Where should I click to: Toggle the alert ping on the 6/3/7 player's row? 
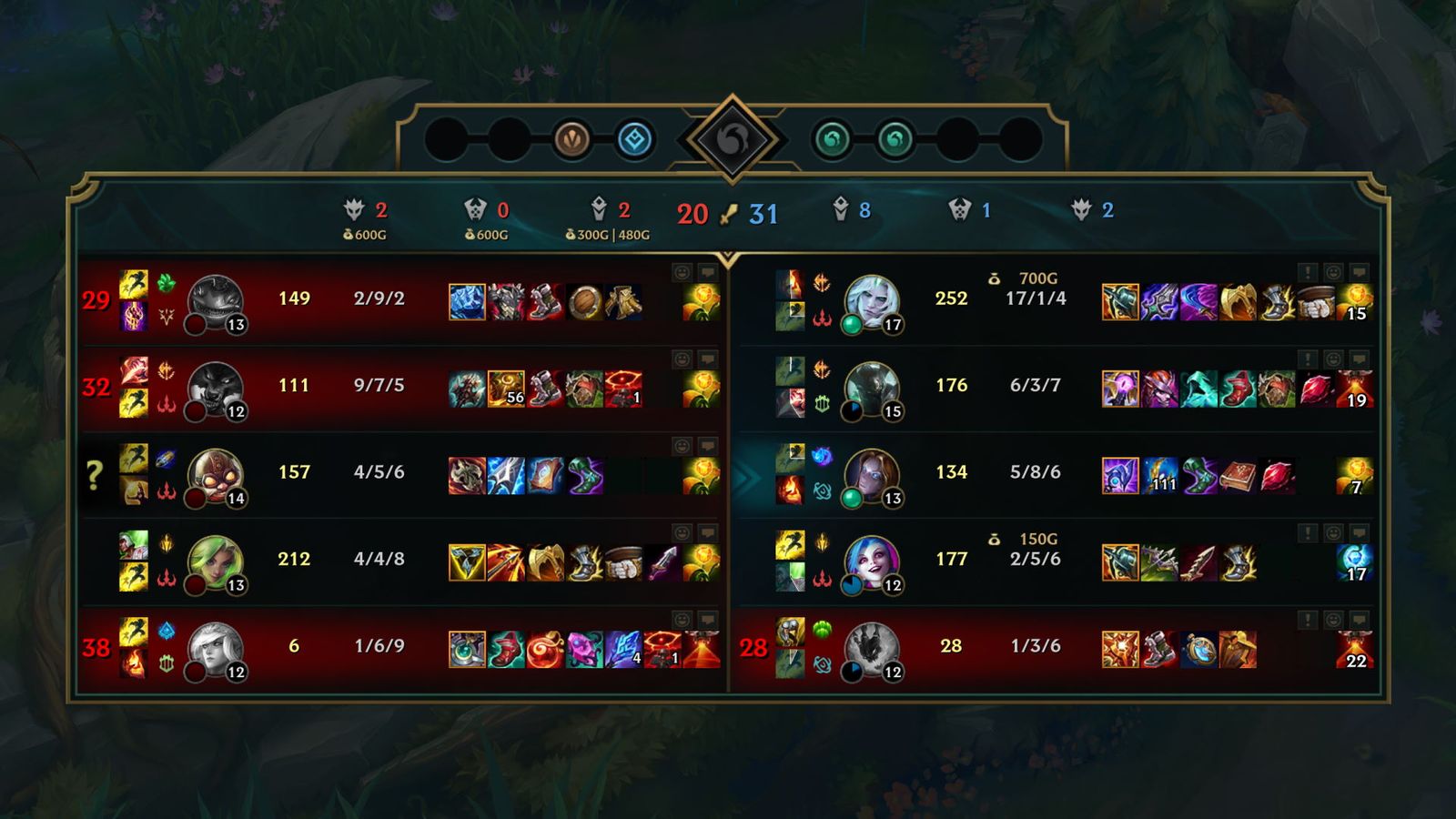tap(1308, 358)
